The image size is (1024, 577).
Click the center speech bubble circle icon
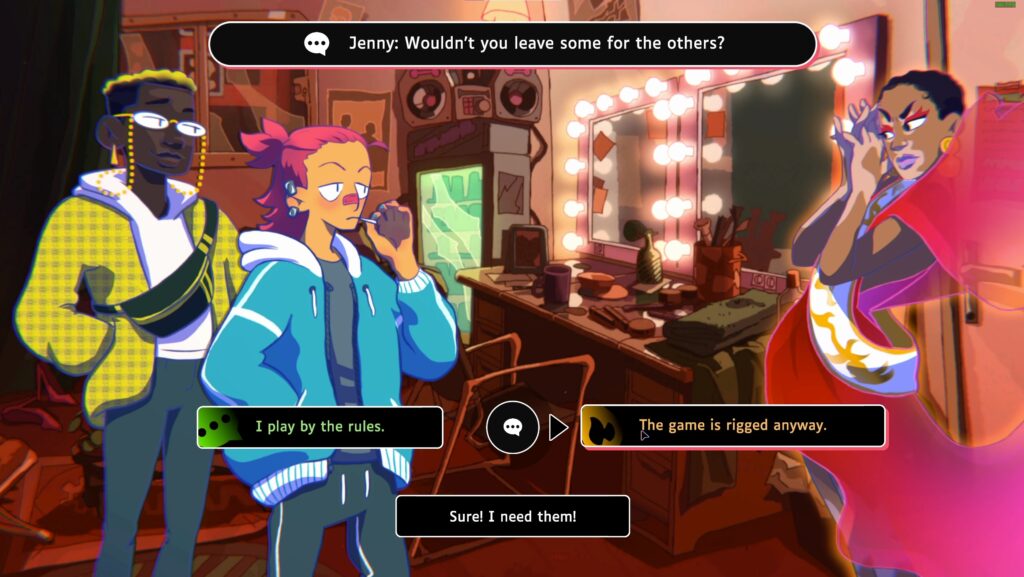(x=513, y=427)
